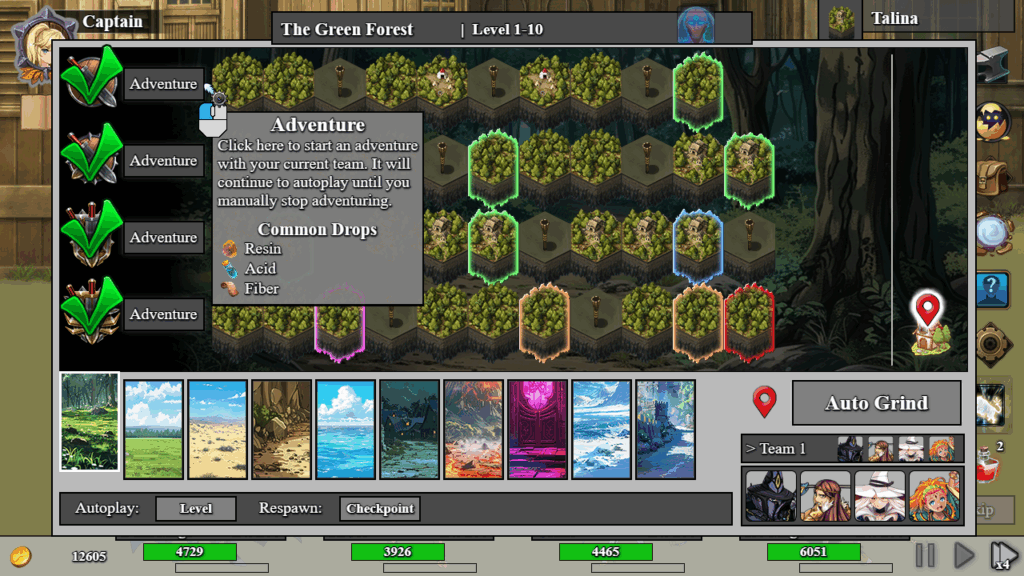Select the dark armored knight team portrait
The width and height of the screenshot is (1024, 576).
pos(771,496)
